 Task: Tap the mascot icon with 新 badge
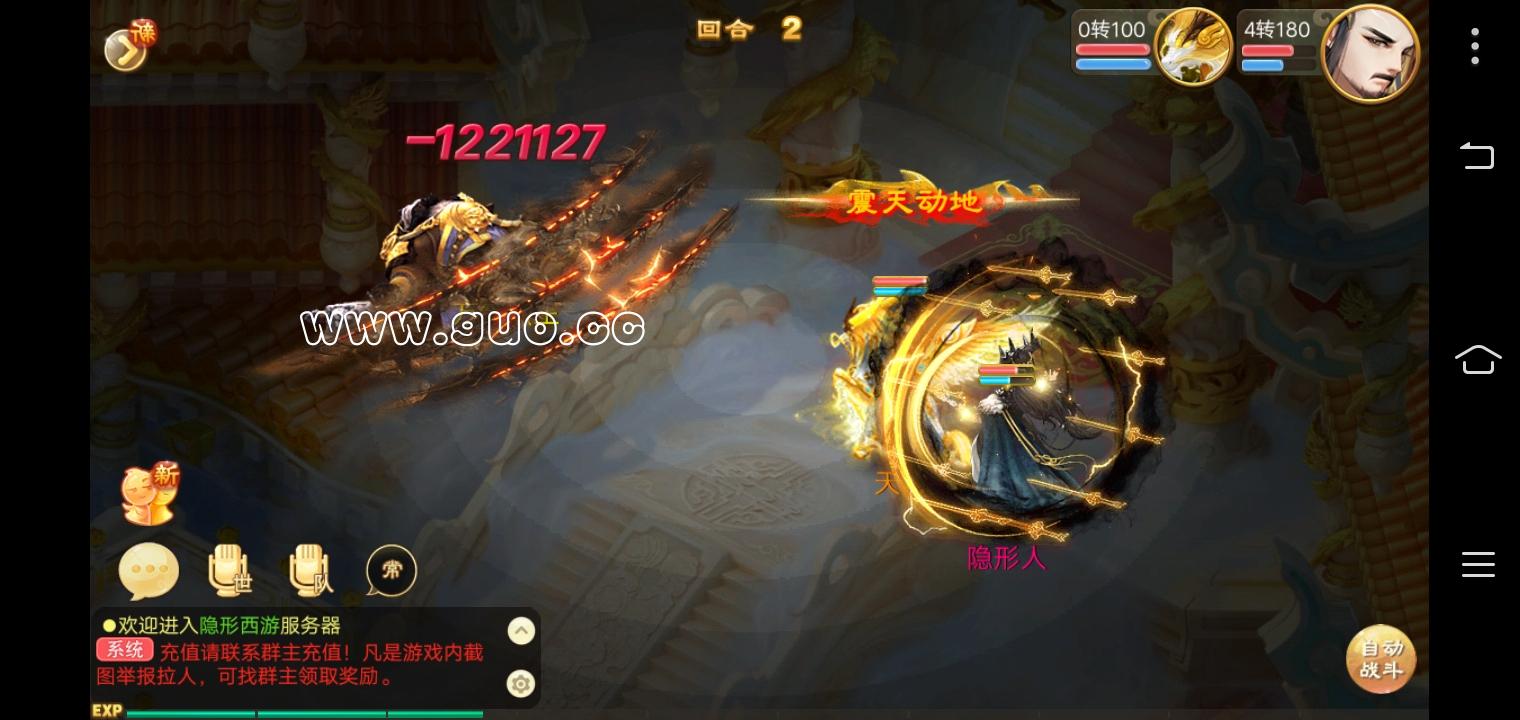150,492
